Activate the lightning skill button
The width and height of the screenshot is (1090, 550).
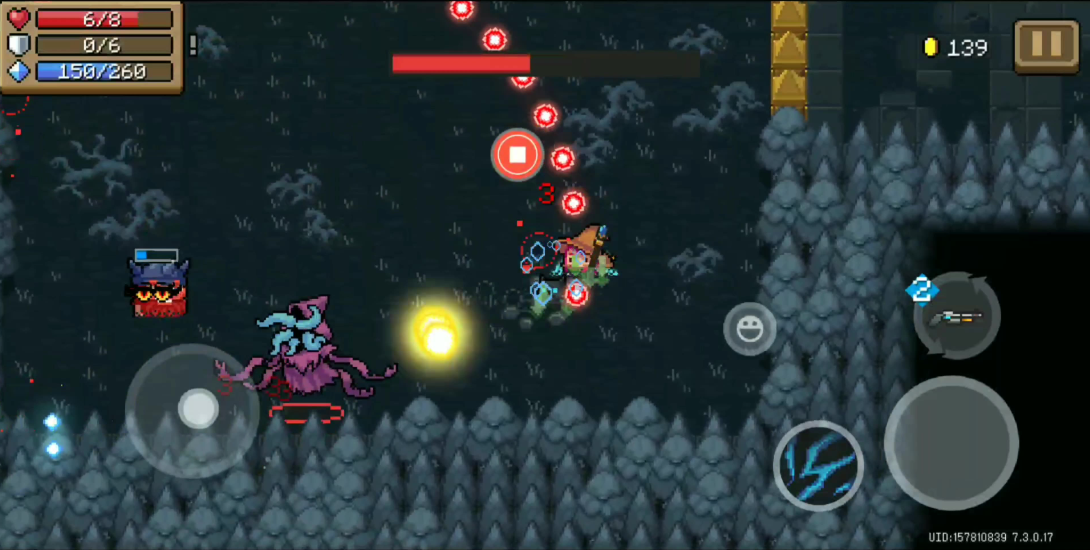818,466
